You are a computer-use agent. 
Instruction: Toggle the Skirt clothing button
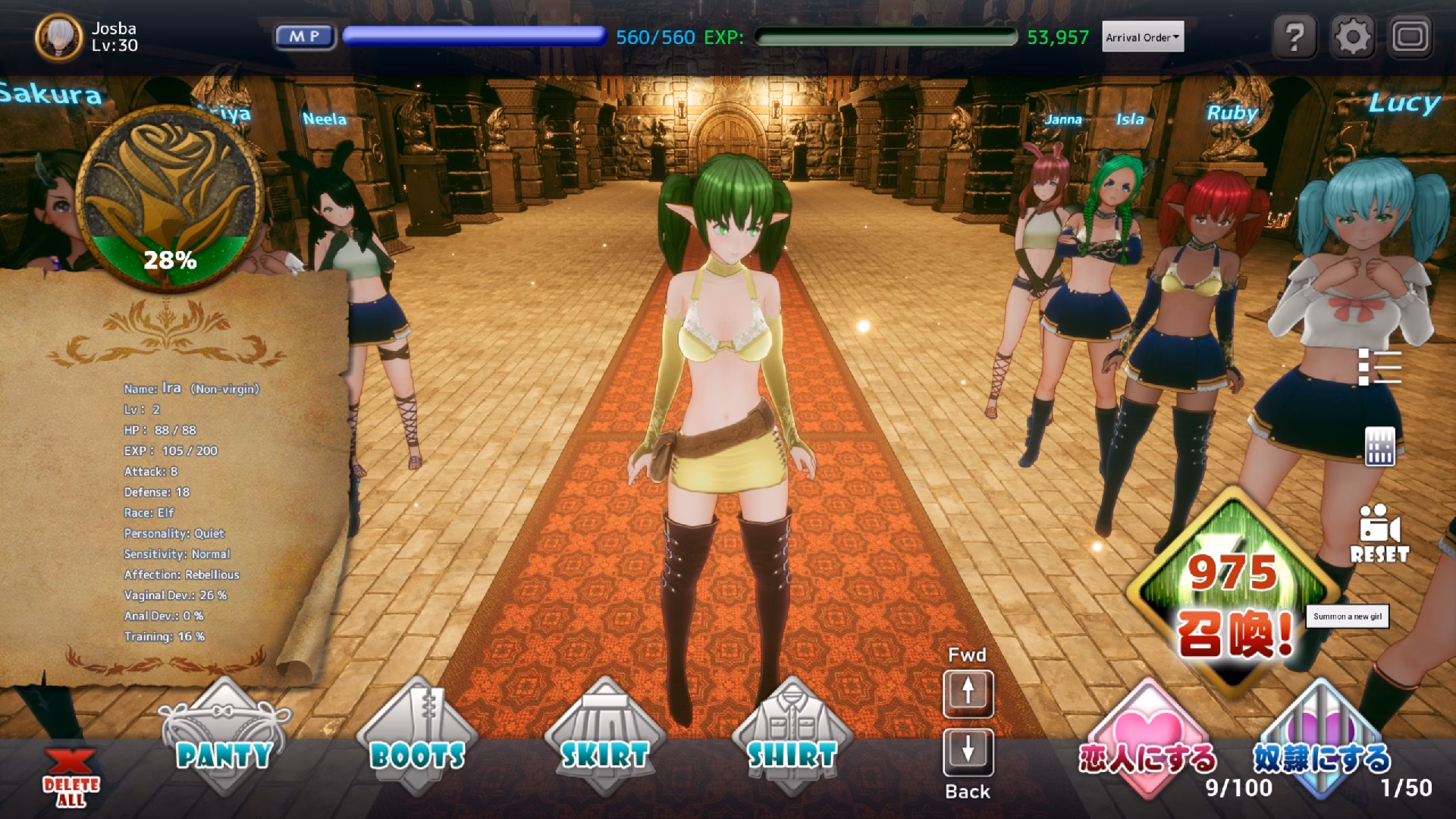604,736
